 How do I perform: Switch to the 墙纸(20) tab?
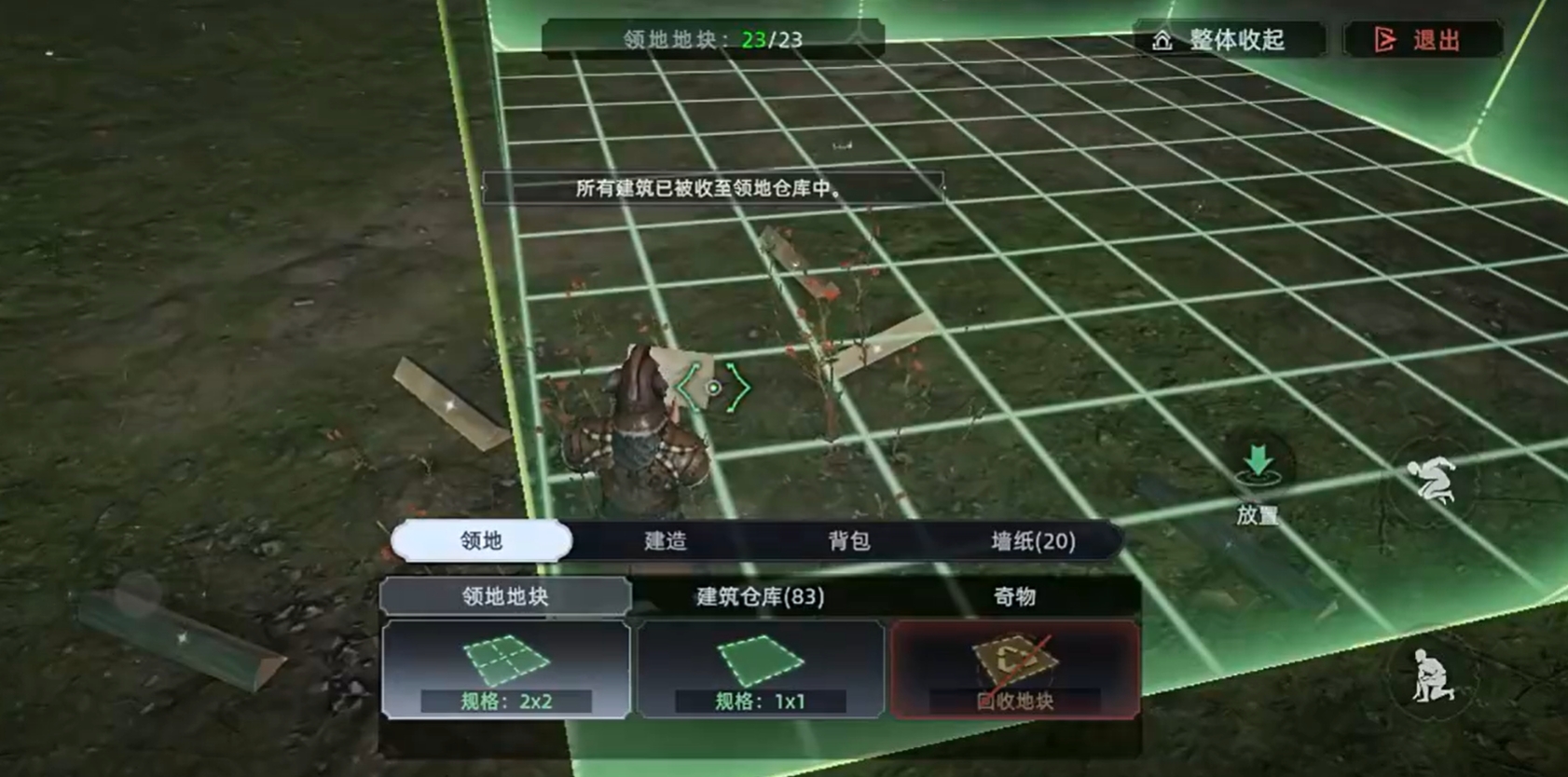pyautogui.click(x=1031, y=541)
